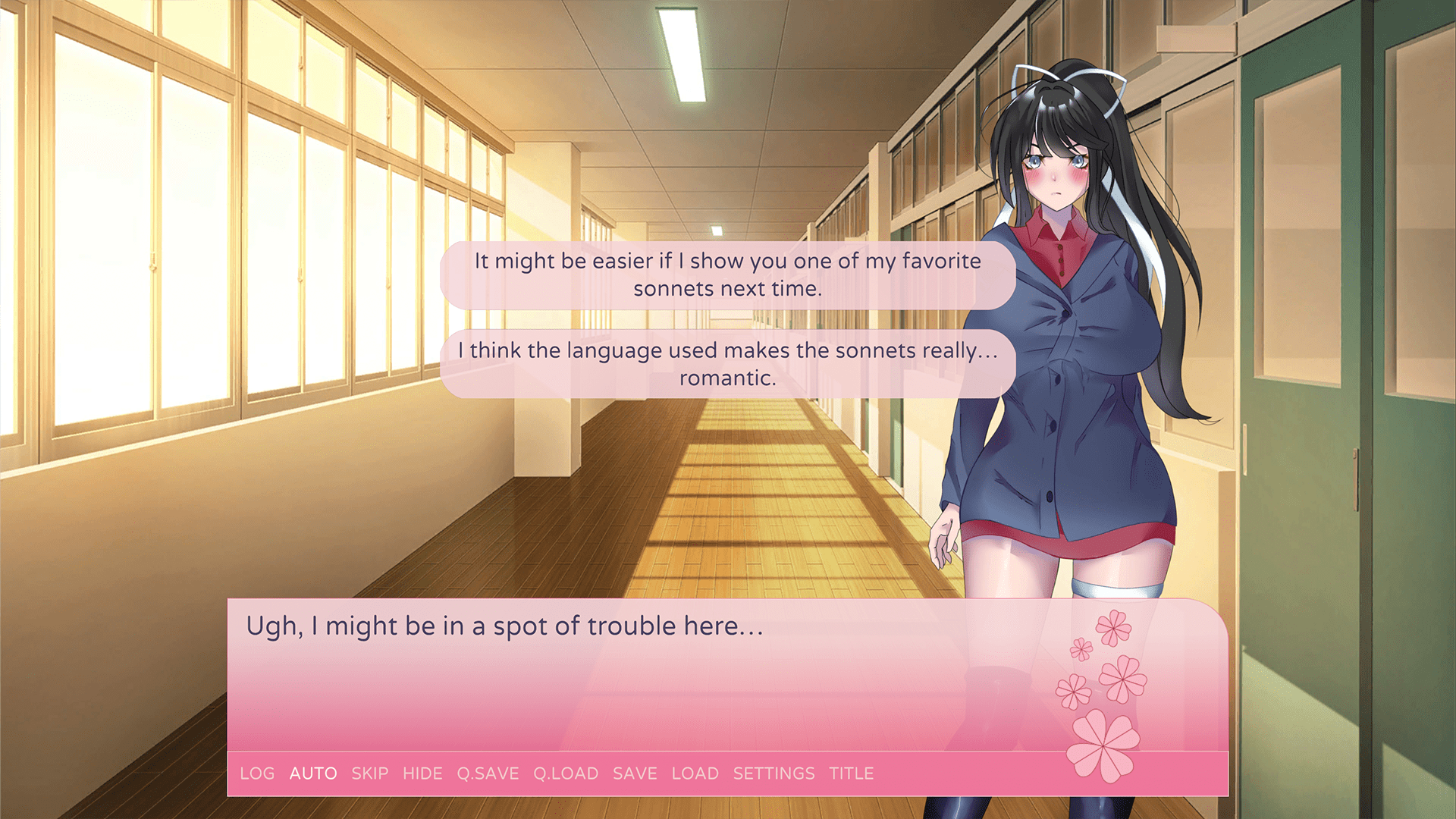Choose the favorite sonnets reply option
Viewport: 1456px width, 819px height.
point(727,275)
